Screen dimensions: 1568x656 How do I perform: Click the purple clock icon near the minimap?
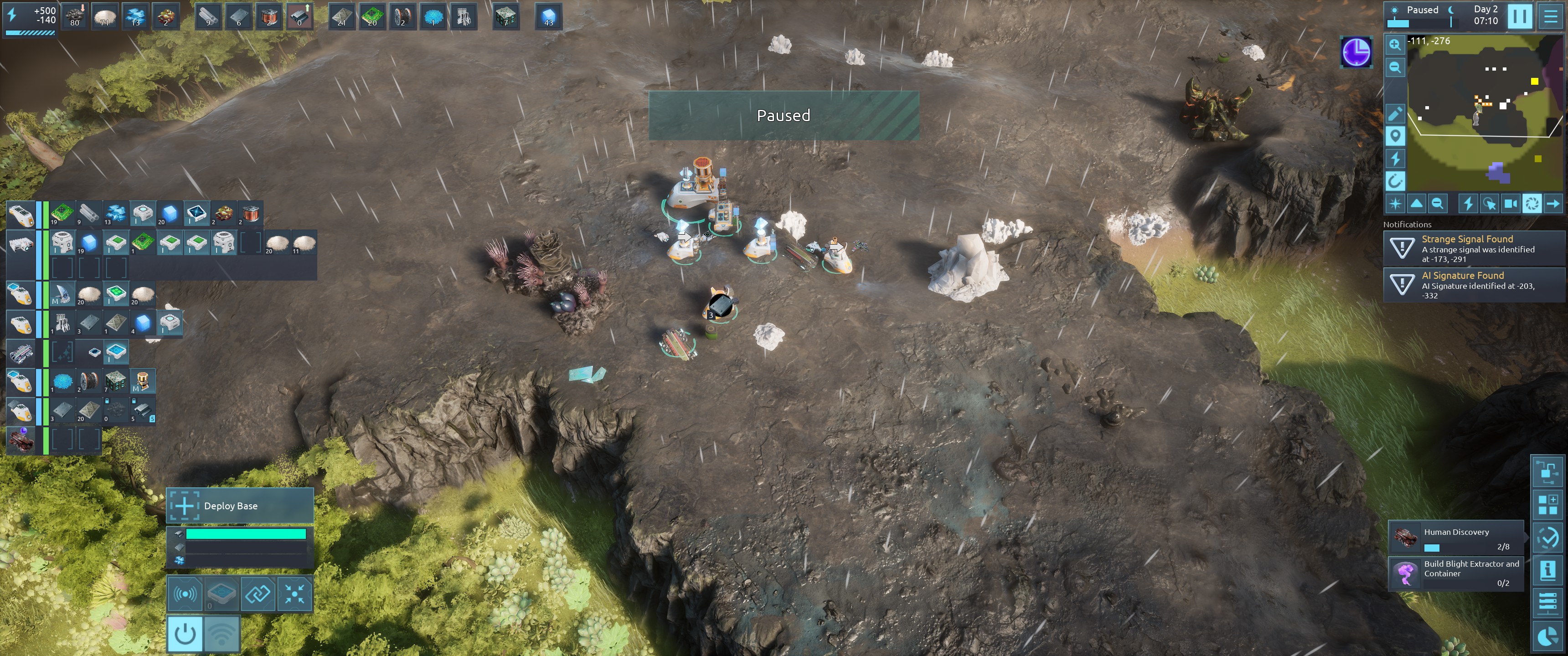coord(1356,52)
